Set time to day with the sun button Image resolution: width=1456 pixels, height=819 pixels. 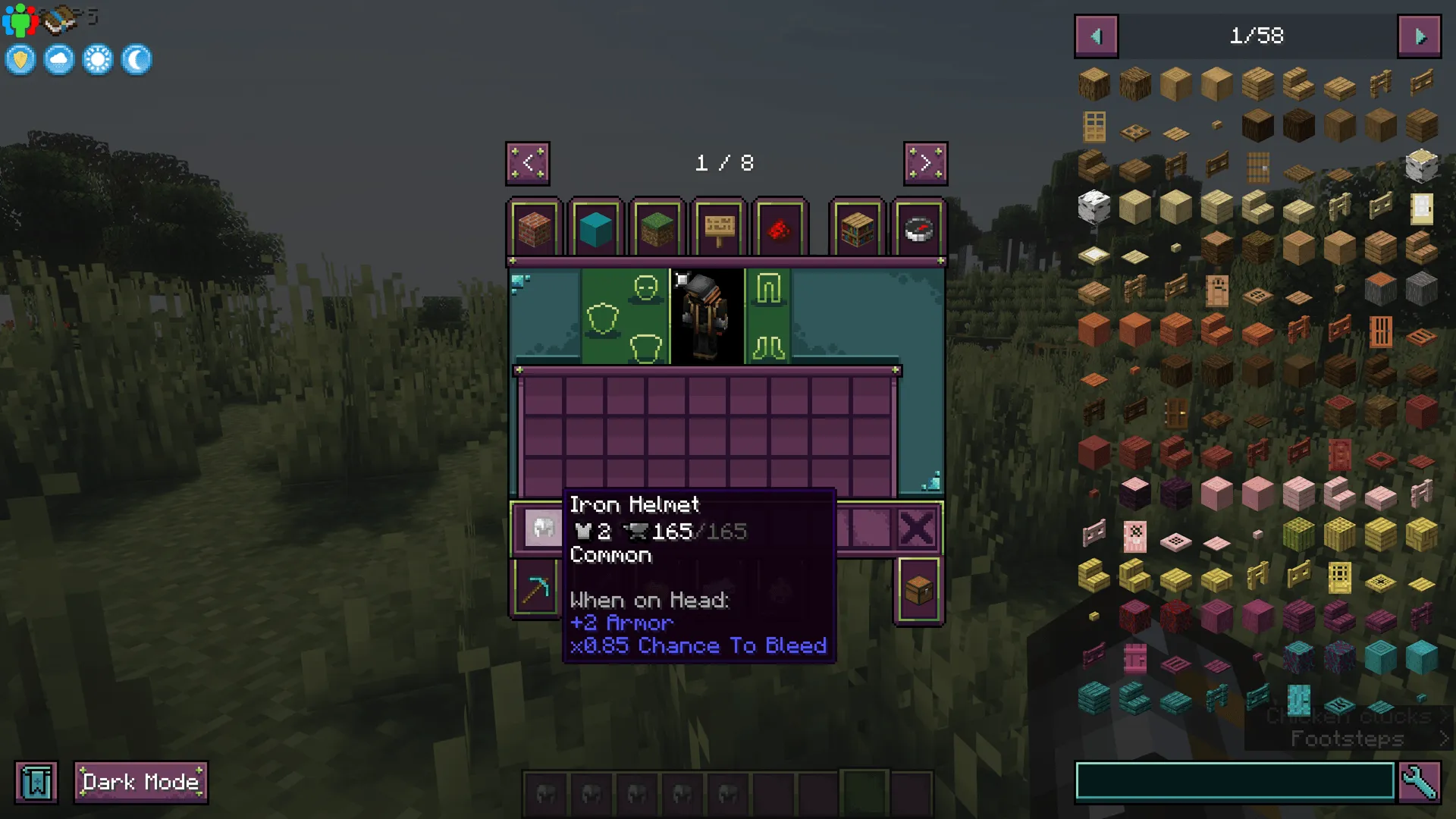pyautogui.click(x=97, y=59)
